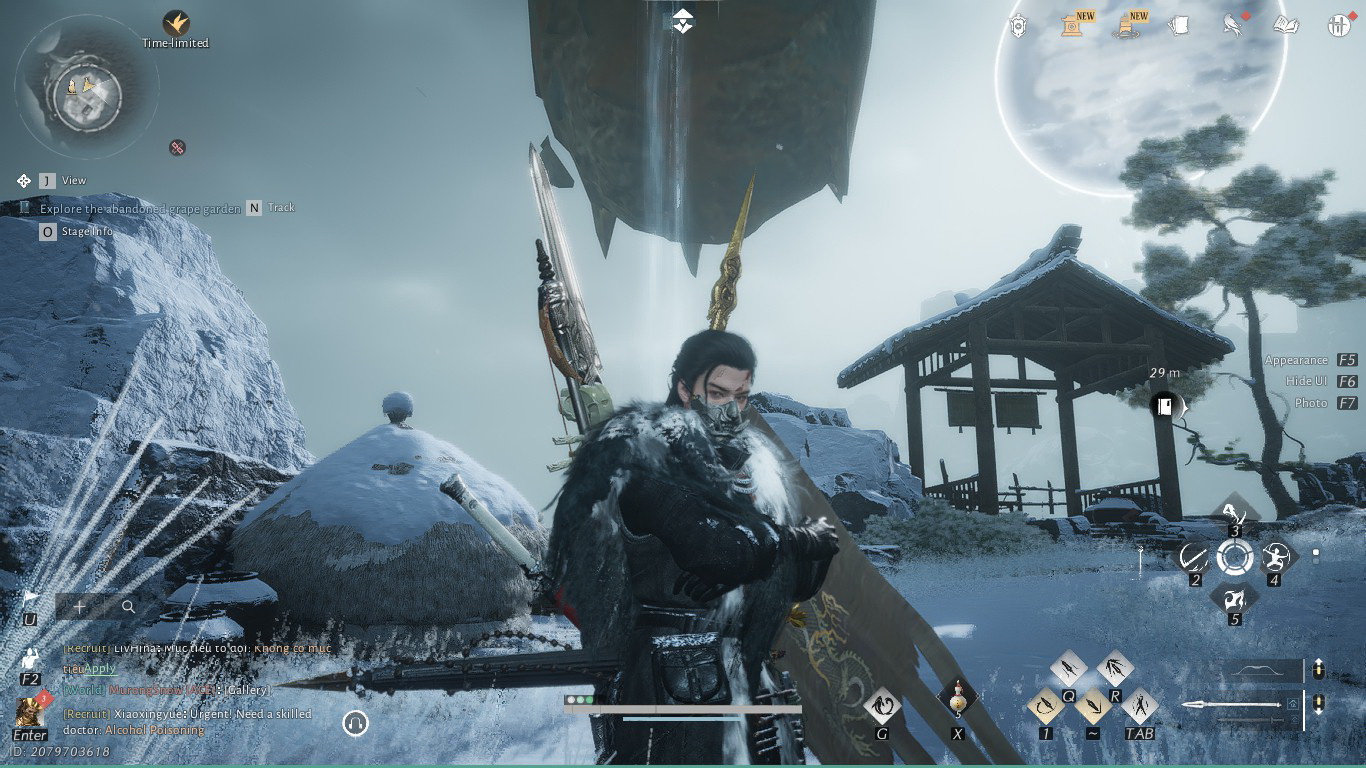This screenshot has height=768, width=1366.
Task: Open the shield emblem icon
Action: click(1019, 26)
